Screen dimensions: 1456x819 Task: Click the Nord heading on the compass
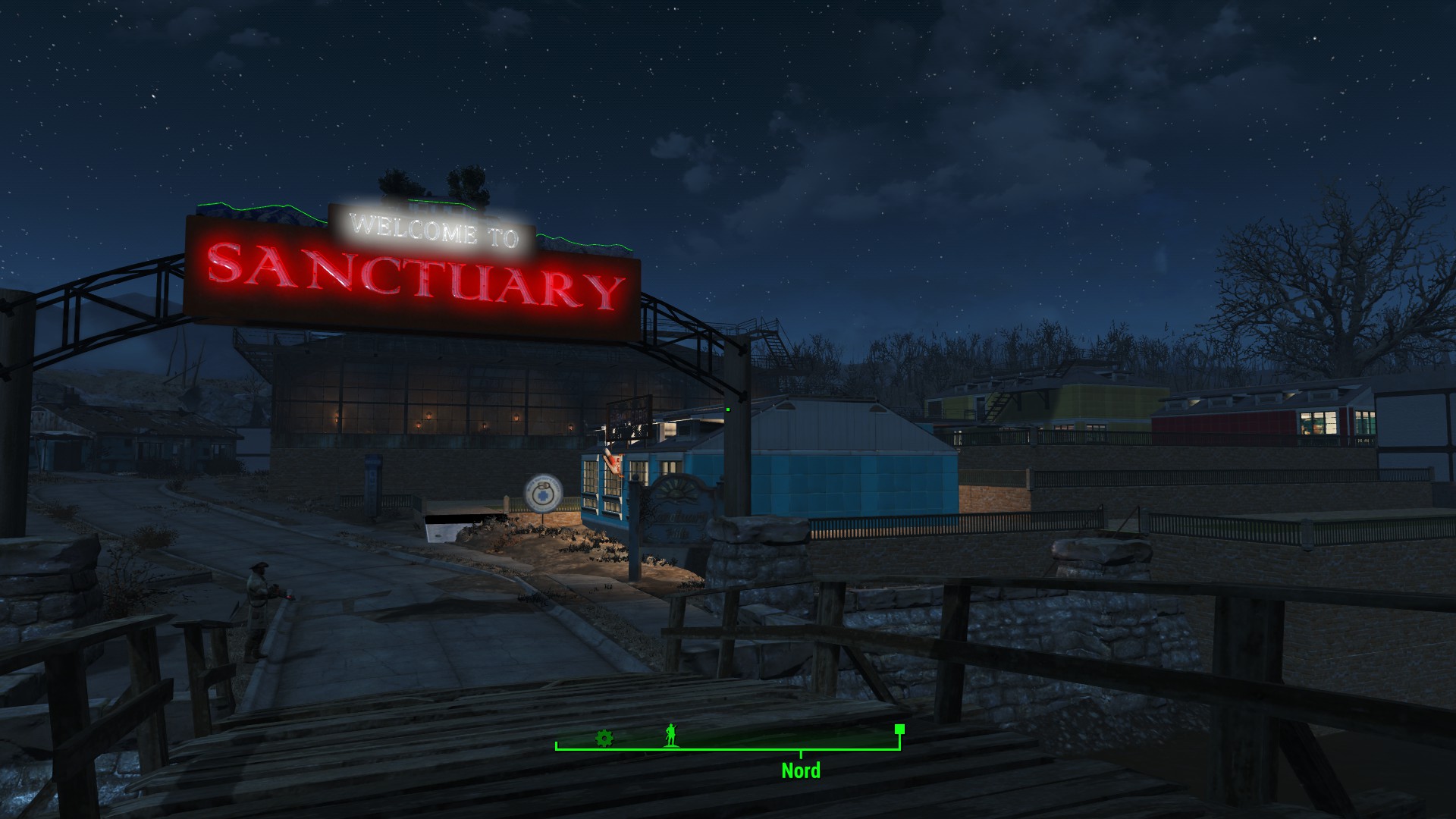(801, 770)
